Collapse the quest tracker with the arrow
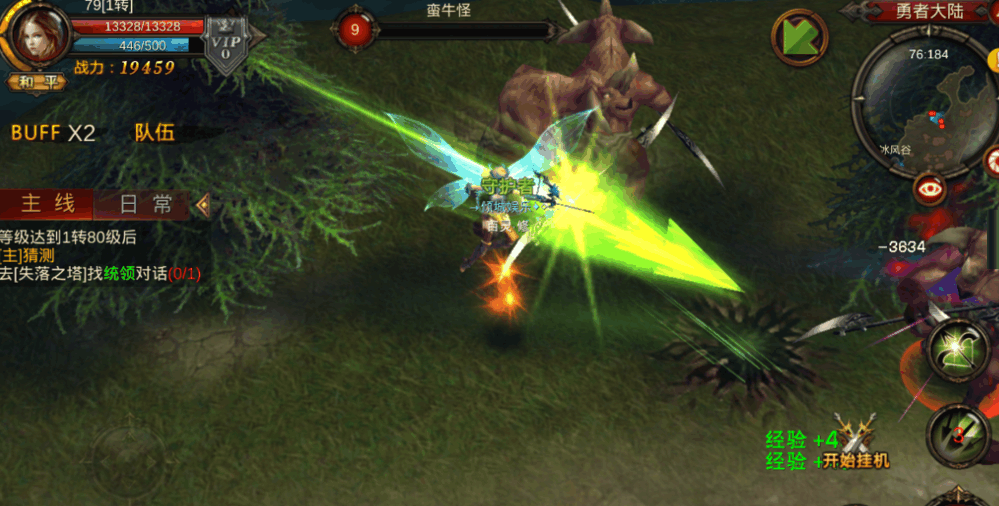The height and width of the screenshot is (506, 999). point(203,205)
